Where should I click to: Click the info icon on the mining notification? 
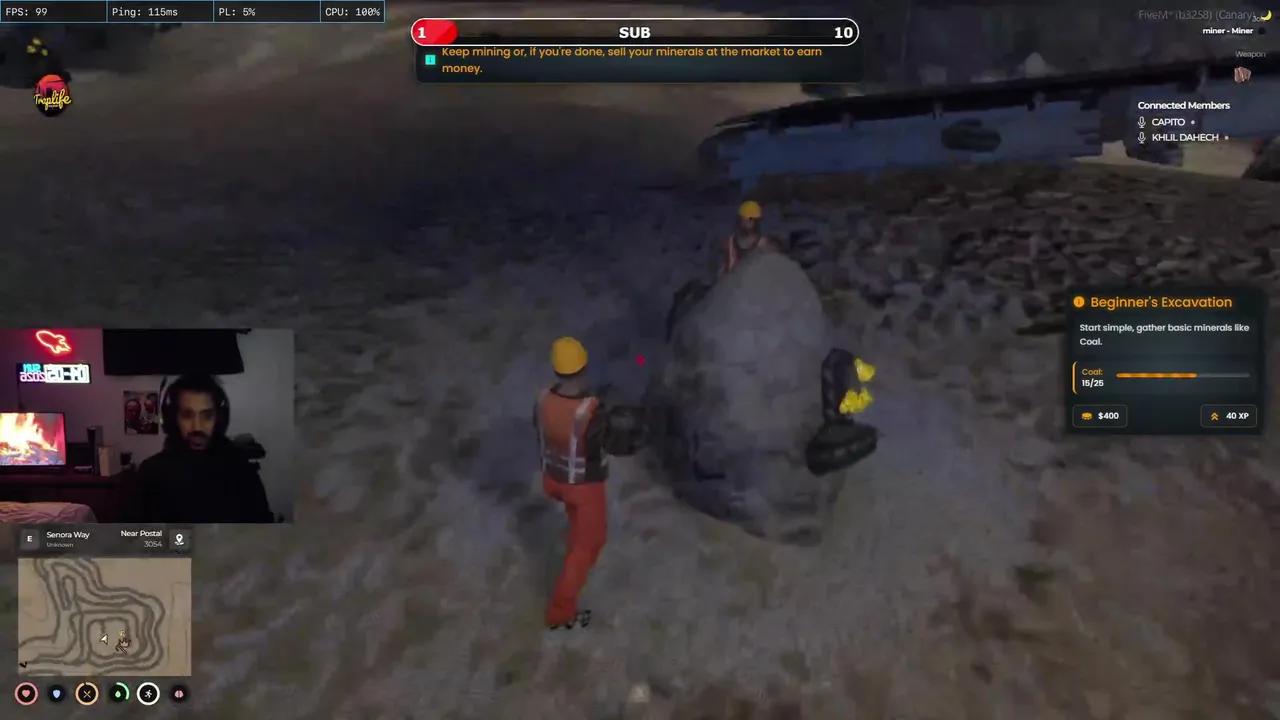pos(430,60)
